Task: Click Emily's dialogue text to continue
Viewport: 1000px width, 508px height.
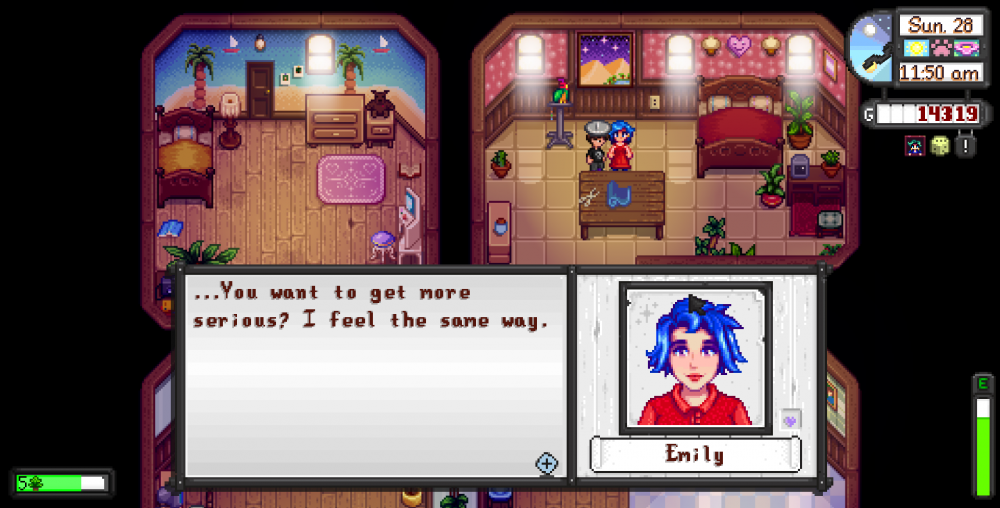Action: 369,307
